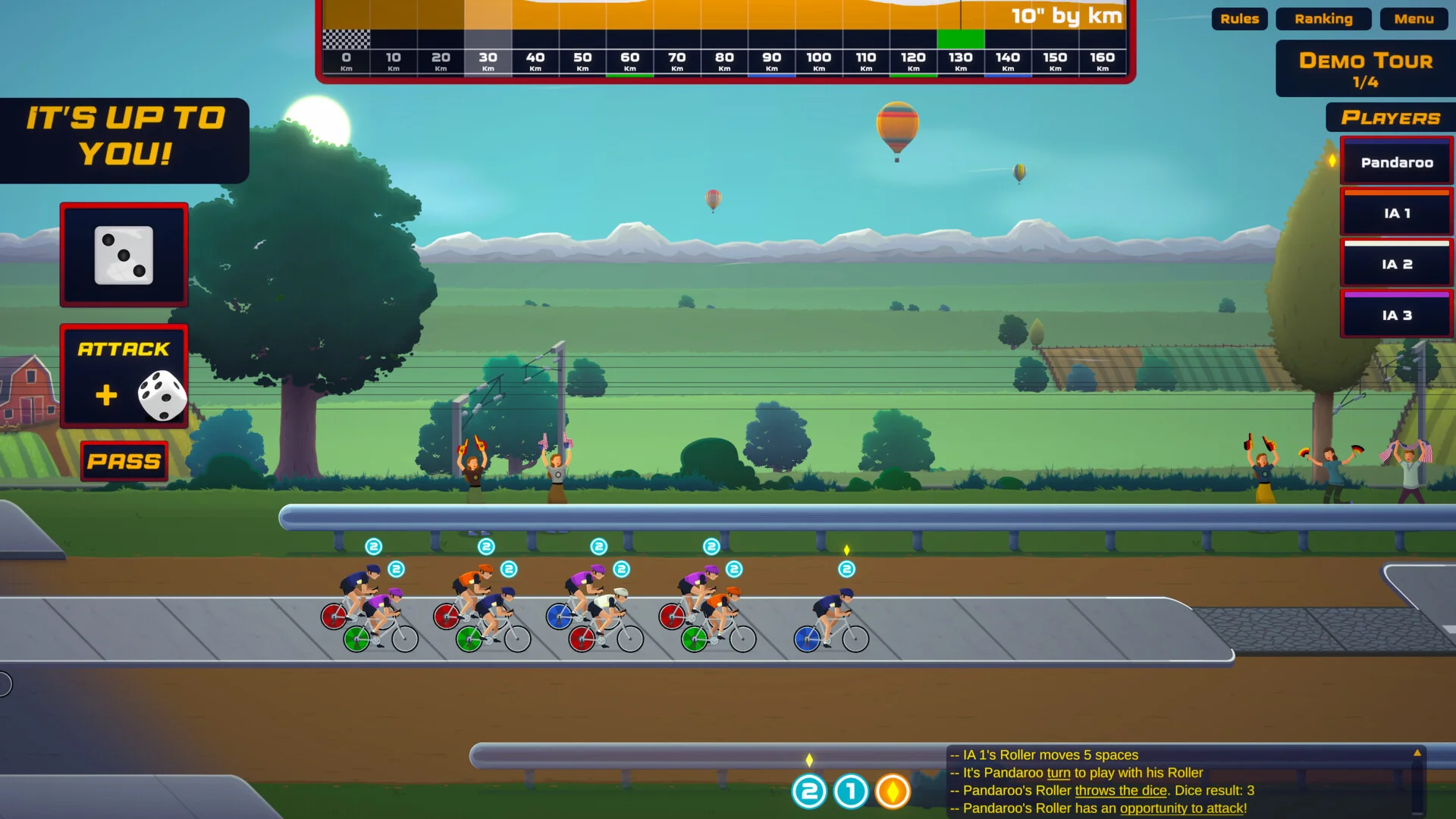Pass the turn

click(124, 461)
